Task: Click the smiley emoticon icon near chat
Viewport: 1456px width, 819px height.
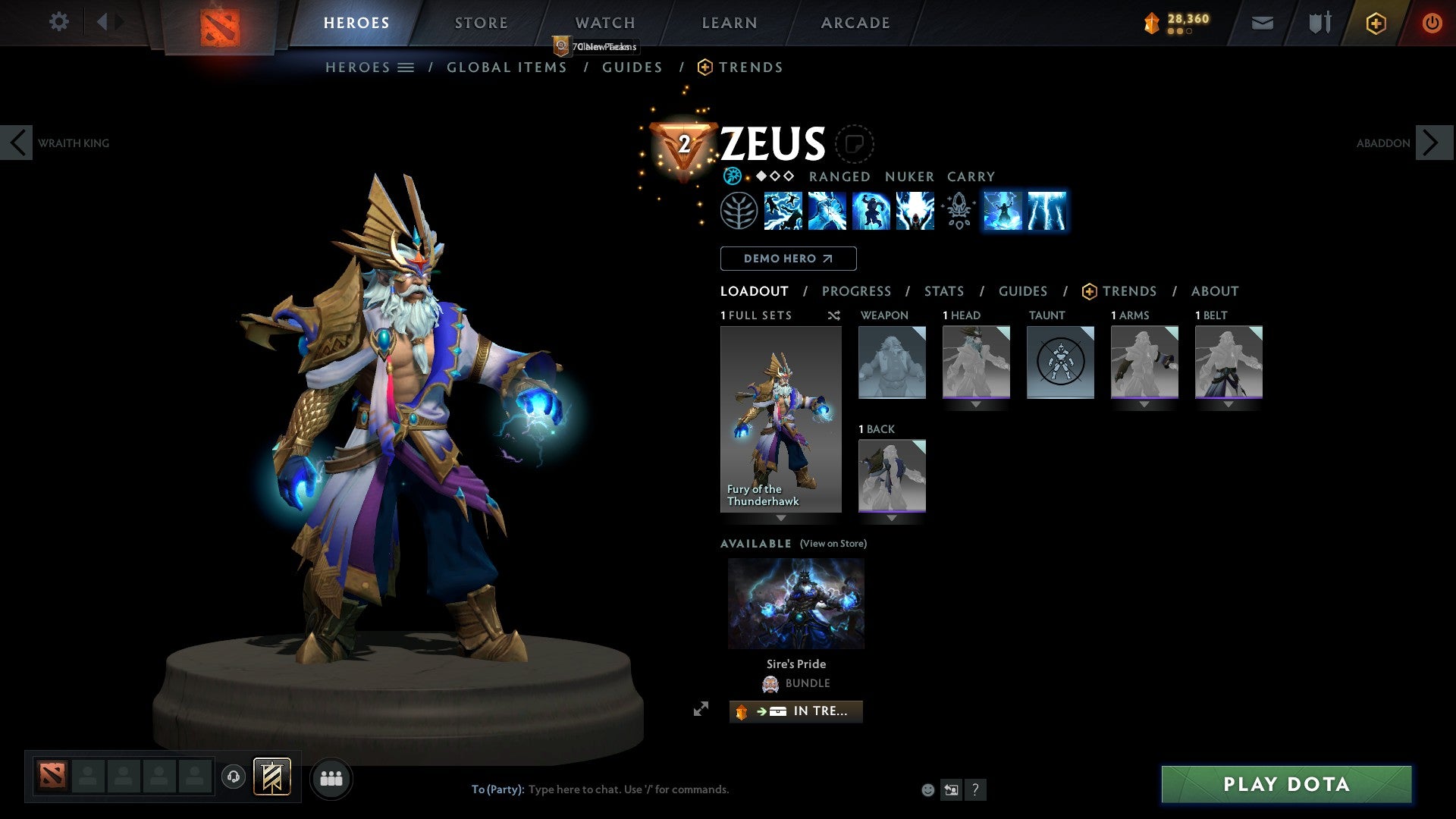Action: tap(927, 789)
